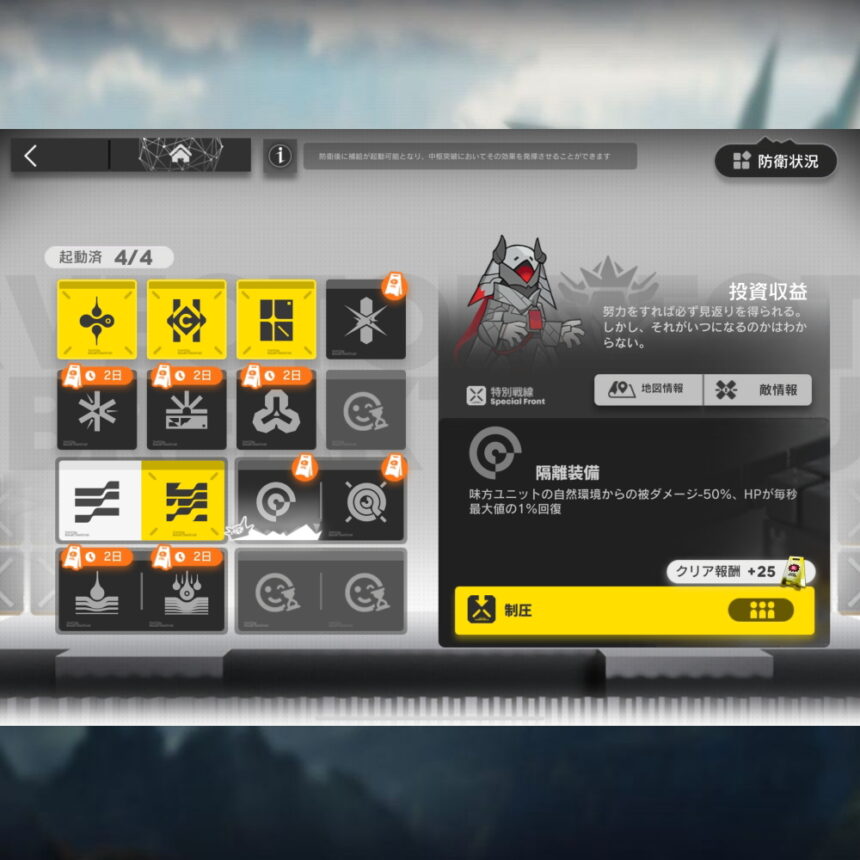Open the 防衛状況 panel
860x860 pixels.
pyautogui.click(x=776, y=160)
